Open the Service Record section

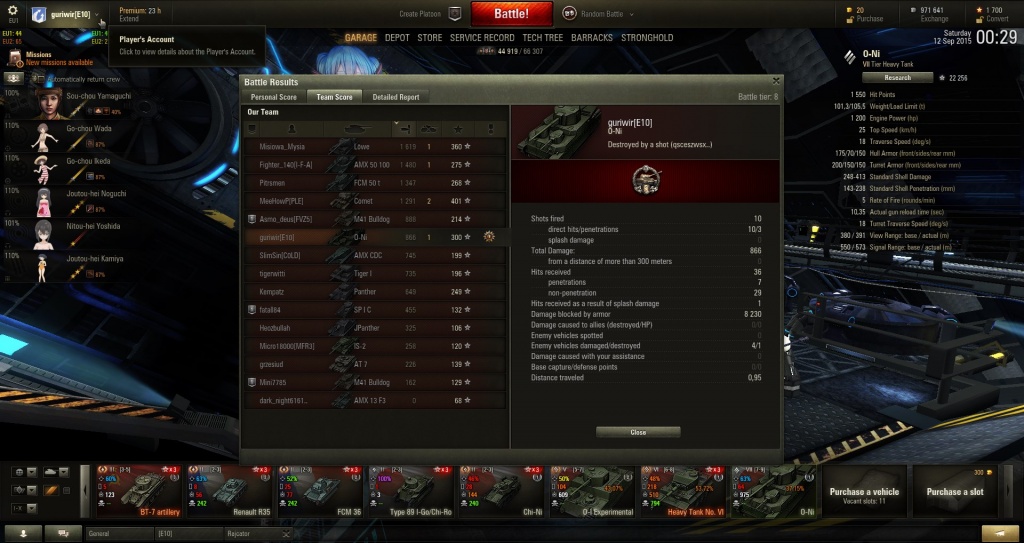pos(481,38)
